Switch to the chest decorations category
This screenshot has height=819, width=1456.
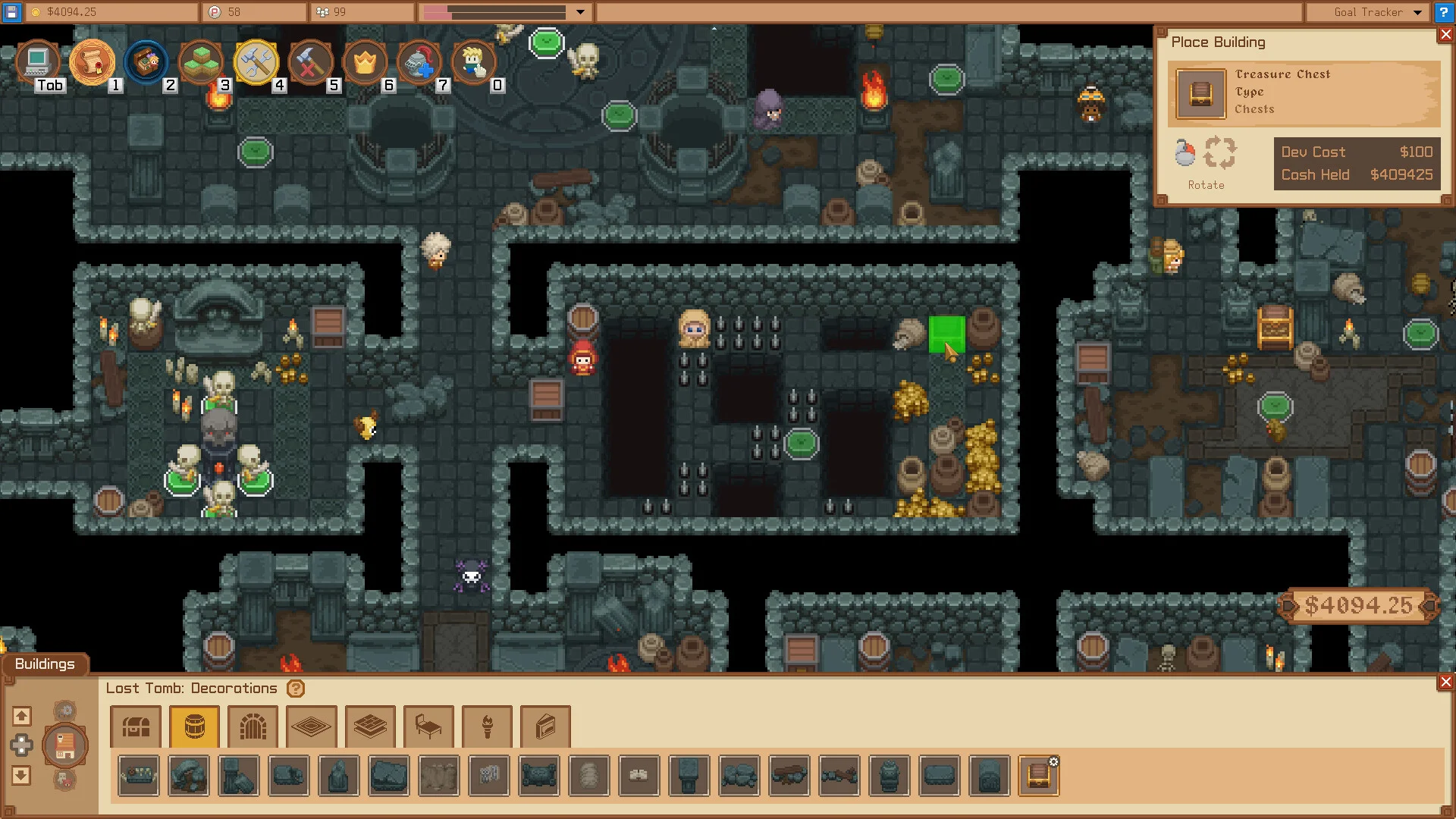[136, 726]
